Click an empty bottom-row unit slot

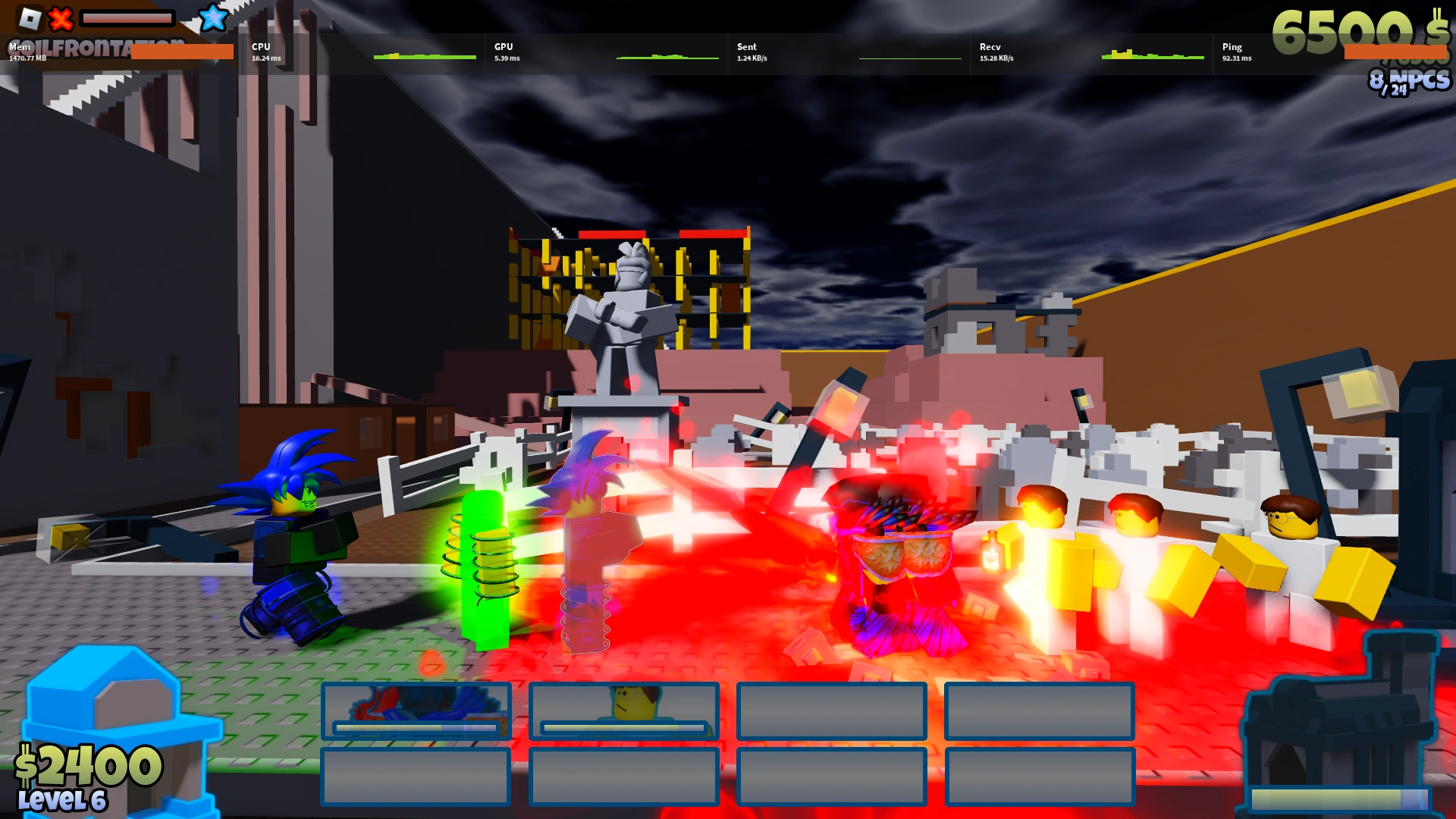coord(416,777)
